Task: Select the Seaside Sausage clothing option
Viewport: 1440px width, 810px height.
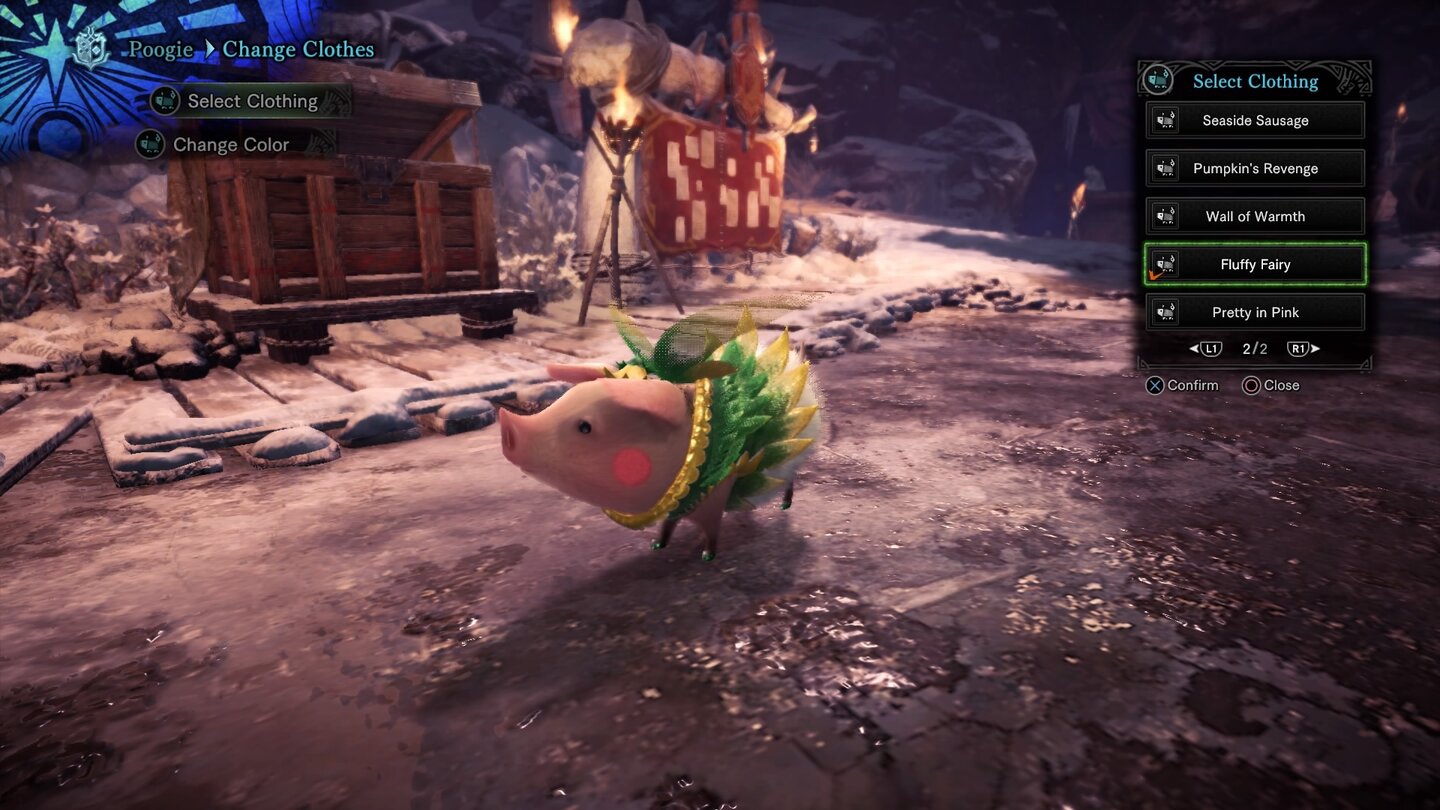Action: click(x=1255, y=120)
